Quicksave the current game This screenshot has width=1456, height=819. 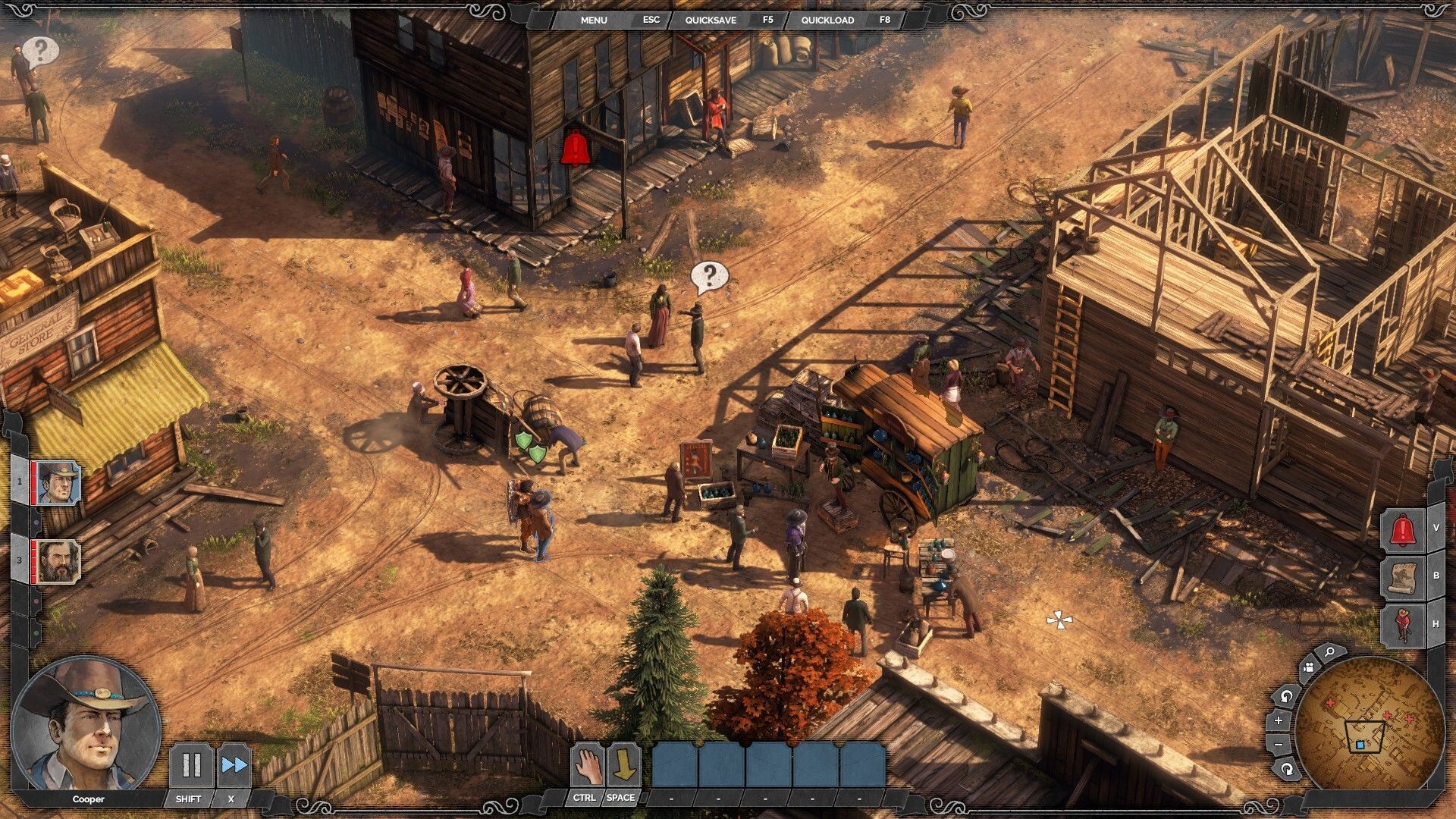711,20
